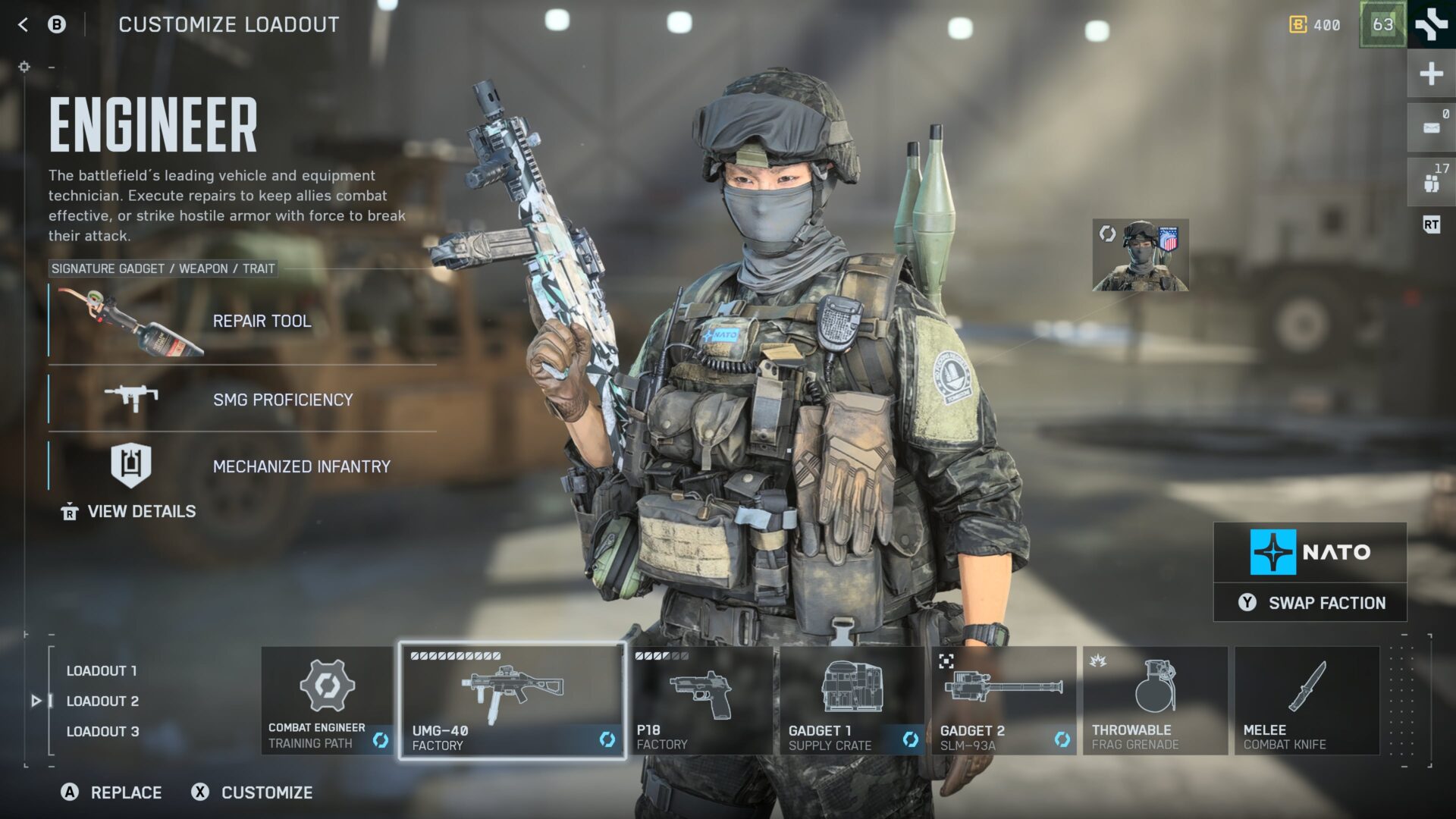Select the Repair Tool signature gadget

tap(243, 322)
